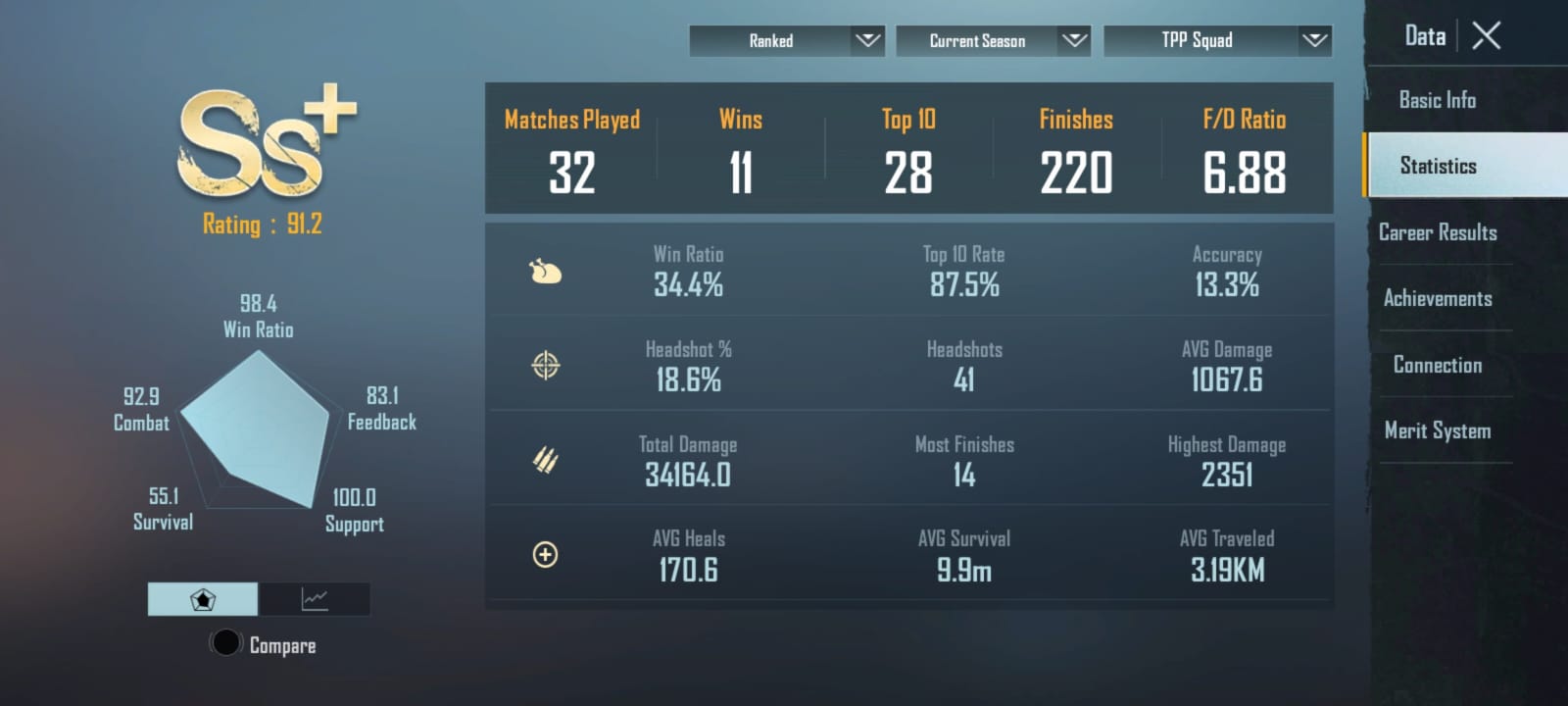Screen dimensions: 1568x706
Task: Open the Career Results tab
Action: point(1438,232)
